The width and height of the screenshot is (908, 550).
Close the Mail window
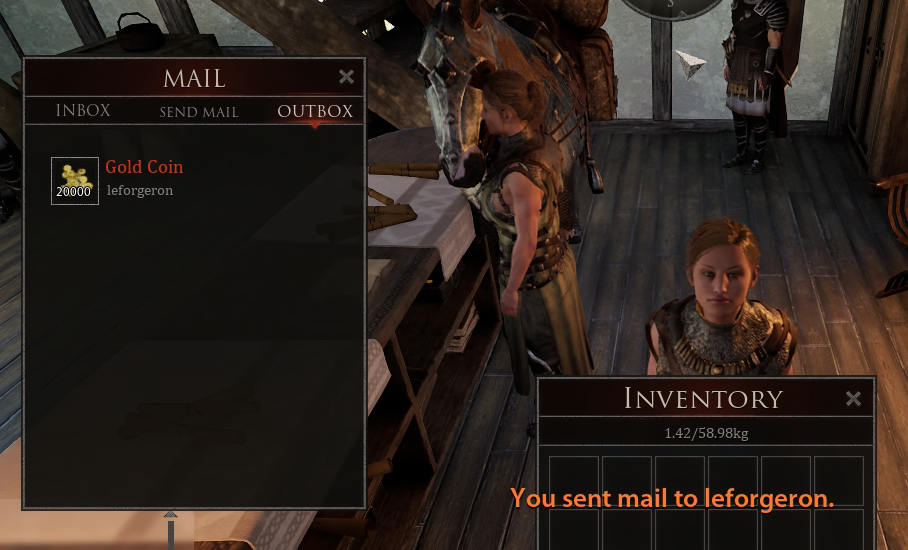click(x=346, y=77)
